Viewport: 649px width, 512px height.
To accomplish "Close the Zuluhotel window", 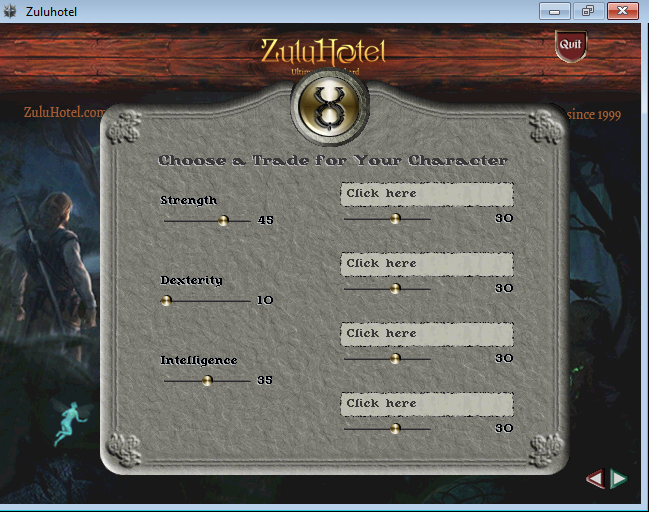I will pyautogui.click(x=621, y=11).
